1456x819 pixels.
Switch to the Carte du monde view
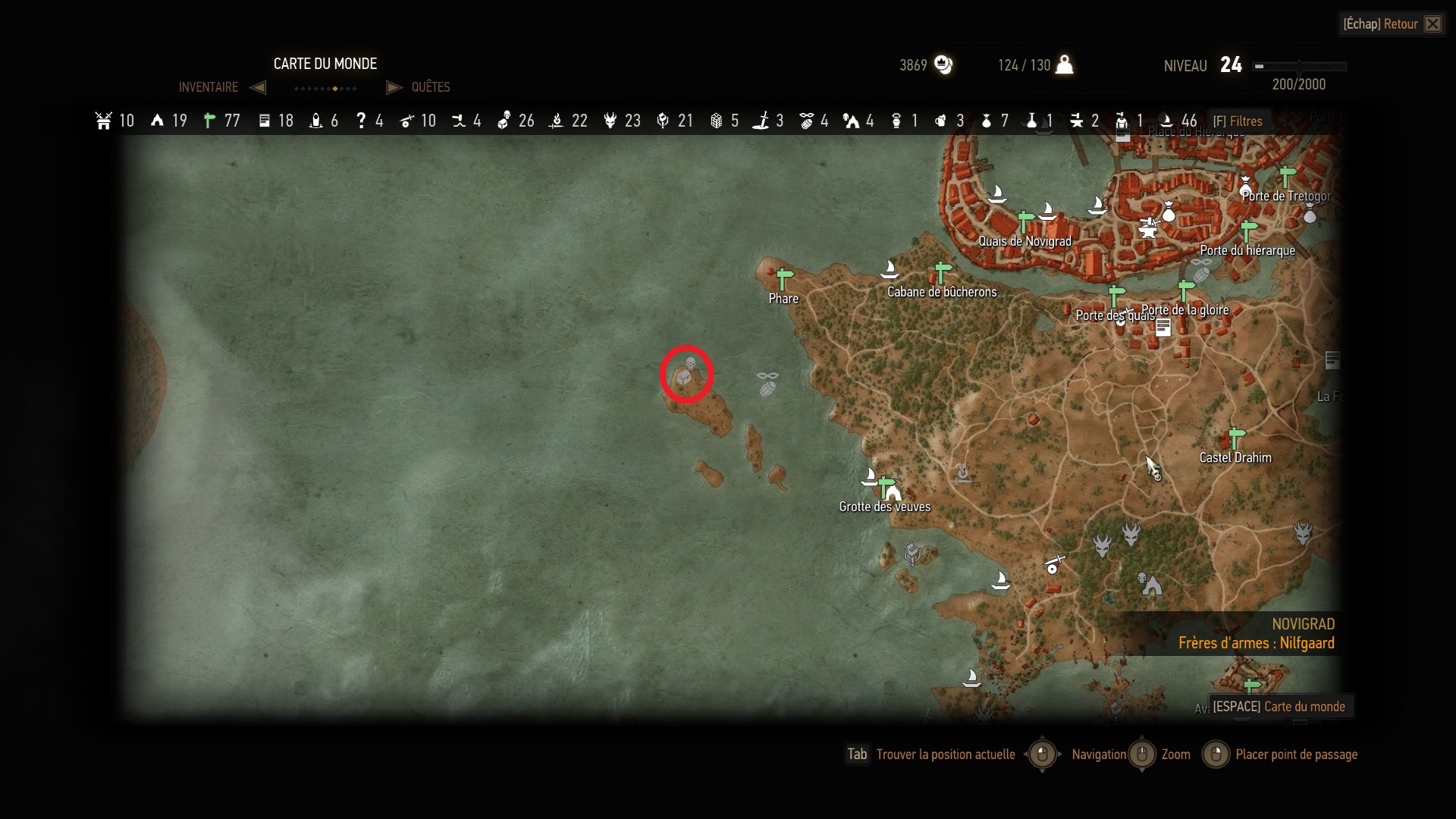coord(1280,707)
